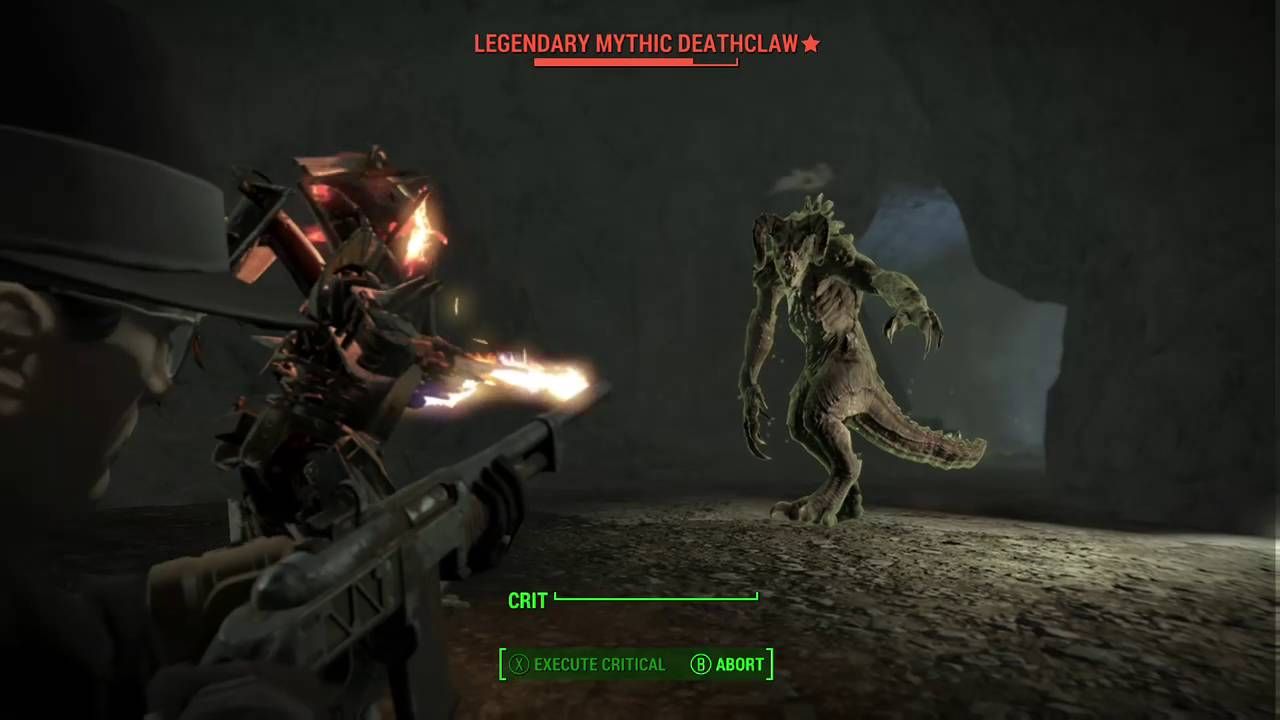Click ABORT to cancel the attack

(740, 664)
